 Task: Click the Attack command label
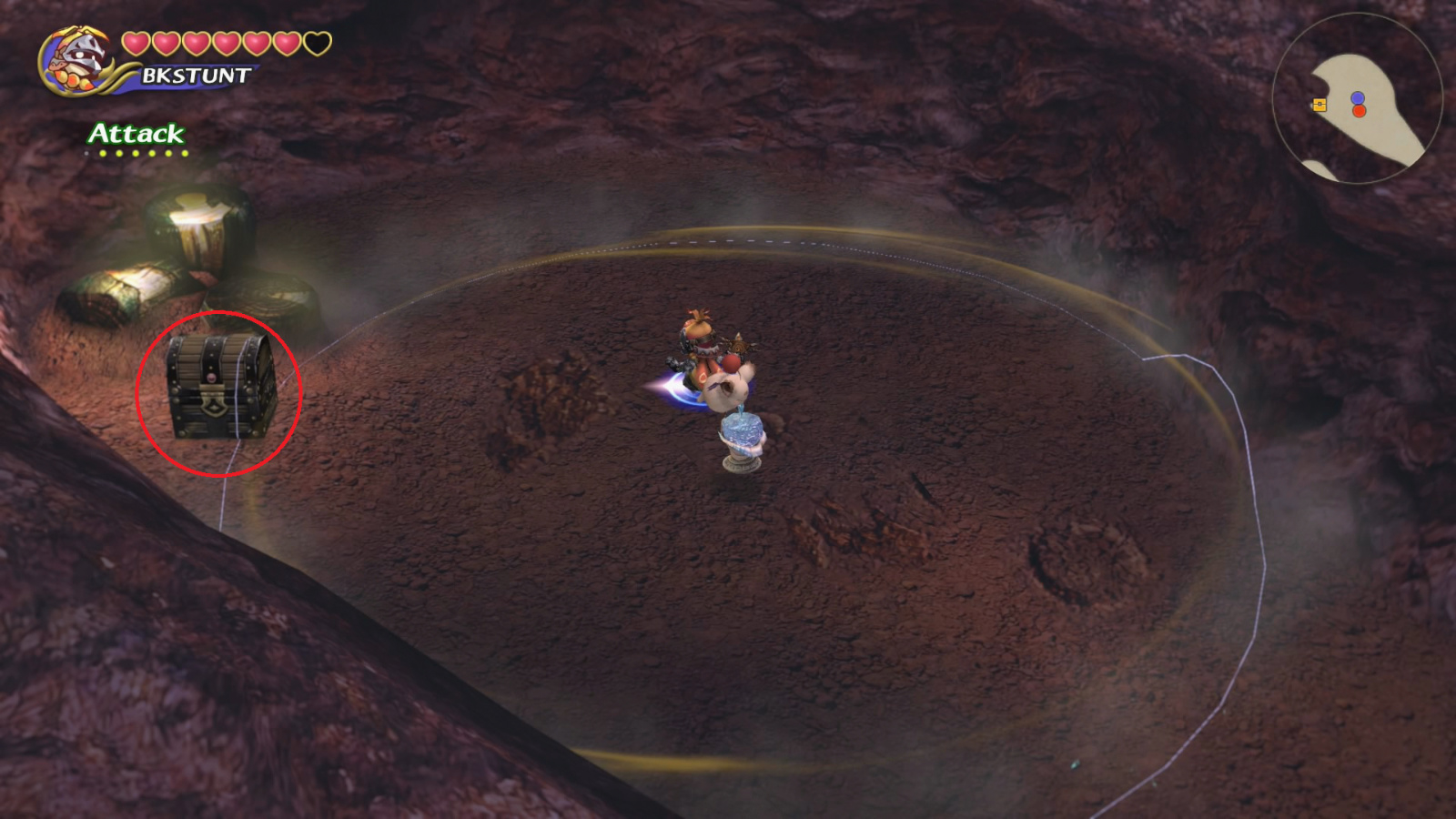(136, 135)
